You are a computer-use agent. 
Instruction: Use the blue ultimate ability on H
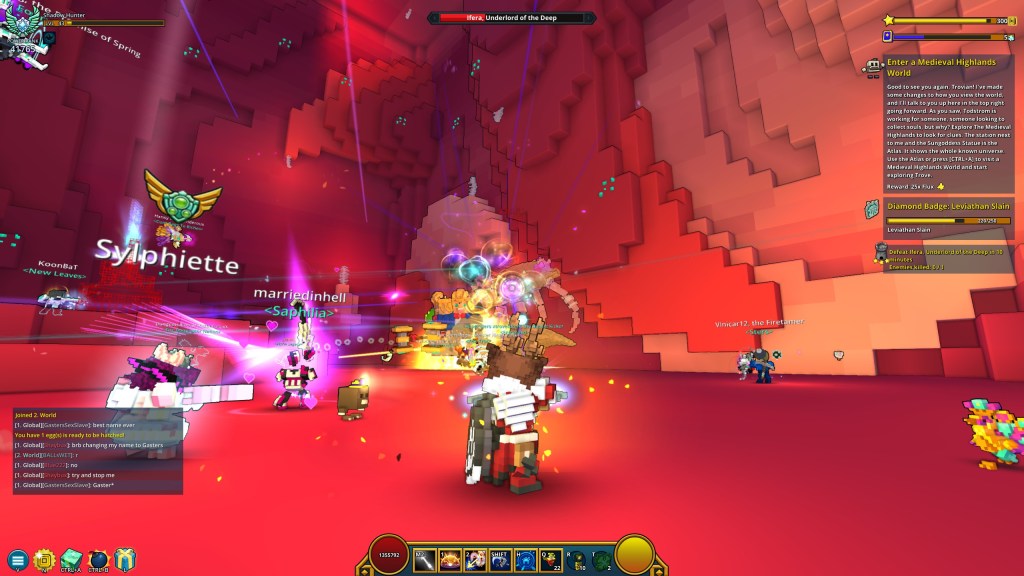click(525, 557)
